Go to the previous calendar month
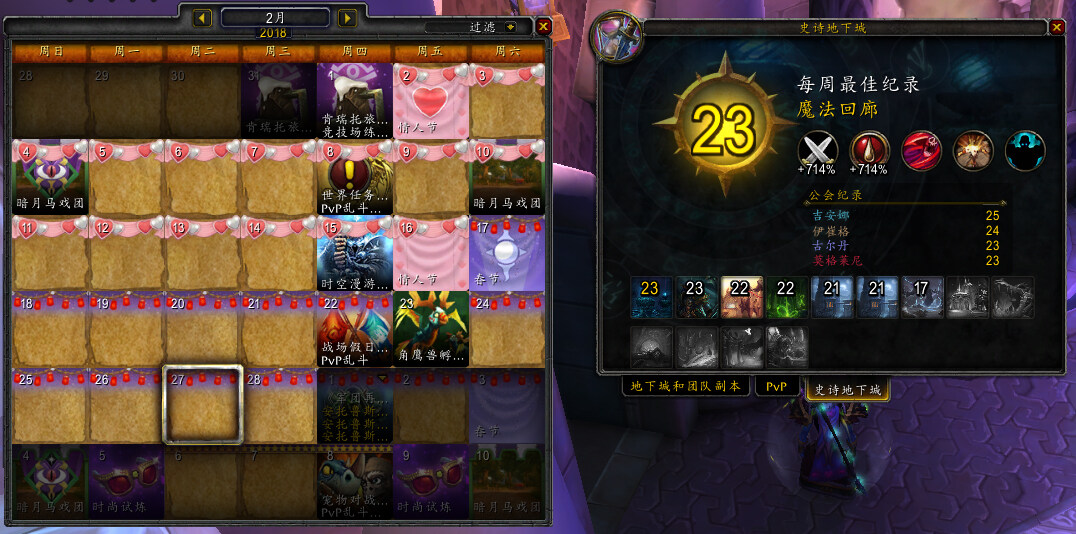 202,18
